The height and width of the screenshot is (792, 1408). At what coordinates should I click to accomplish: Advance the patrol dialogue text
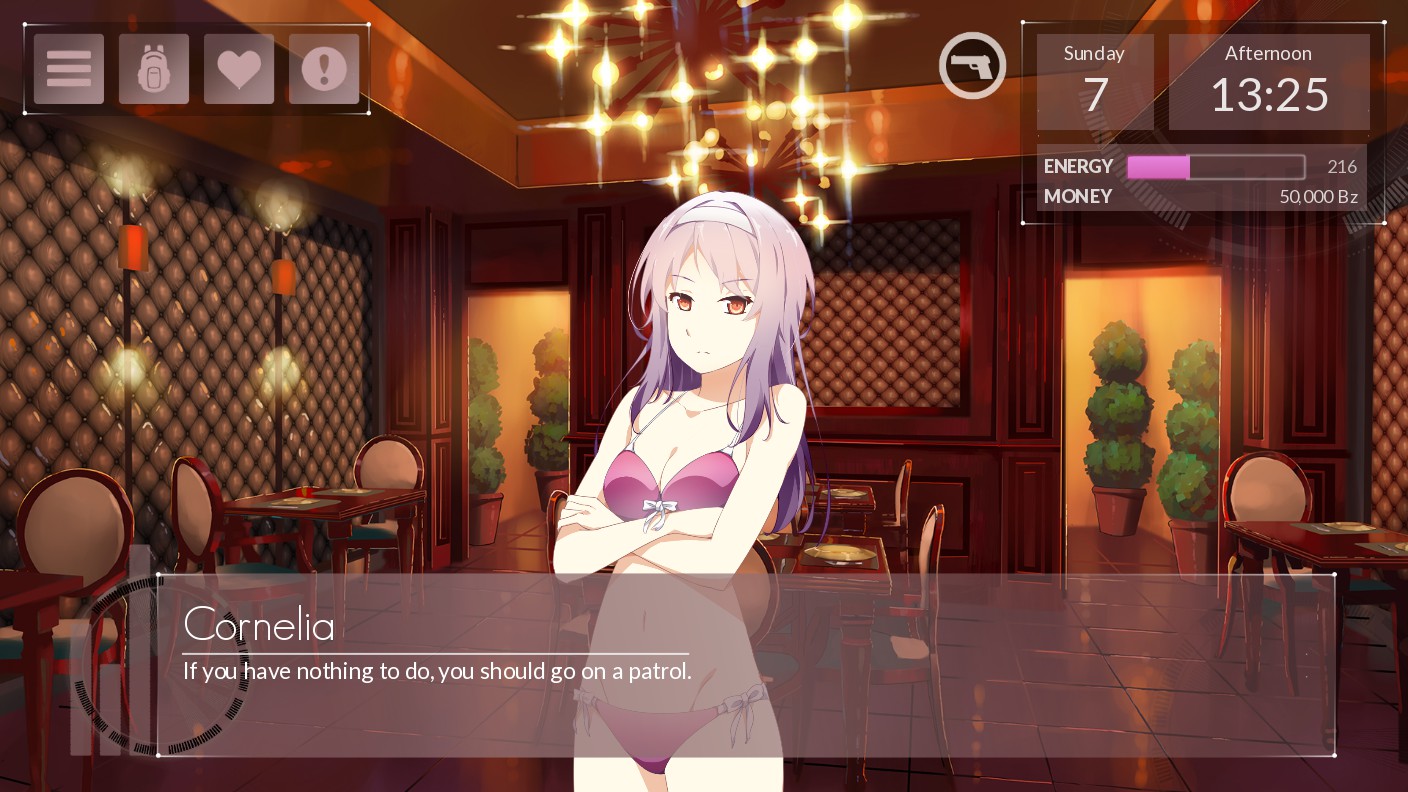click(437, 671)
